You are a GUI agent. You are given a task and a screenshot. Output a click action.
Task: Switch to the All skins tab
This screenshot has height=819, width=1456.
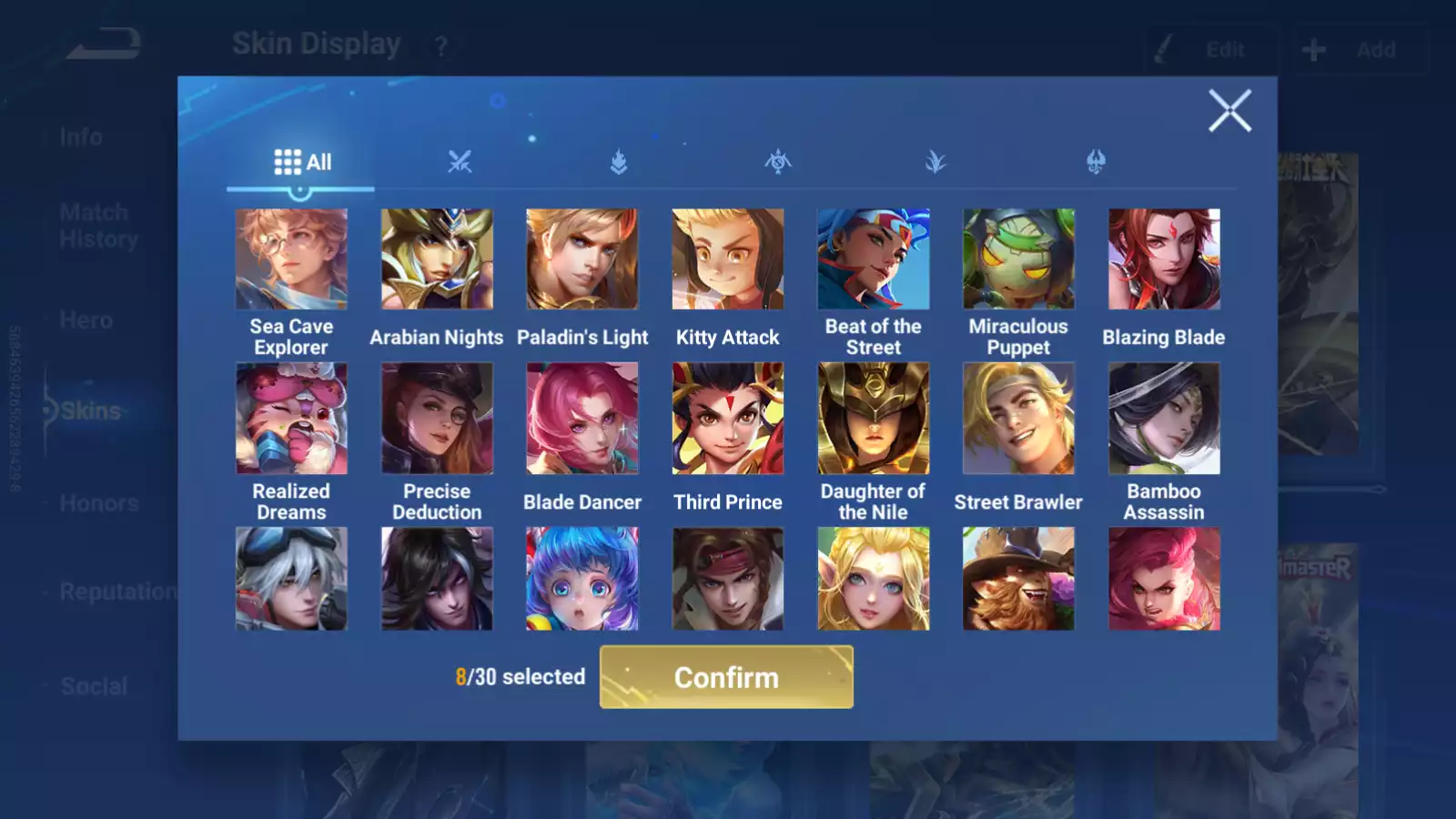tap(302, 163)
